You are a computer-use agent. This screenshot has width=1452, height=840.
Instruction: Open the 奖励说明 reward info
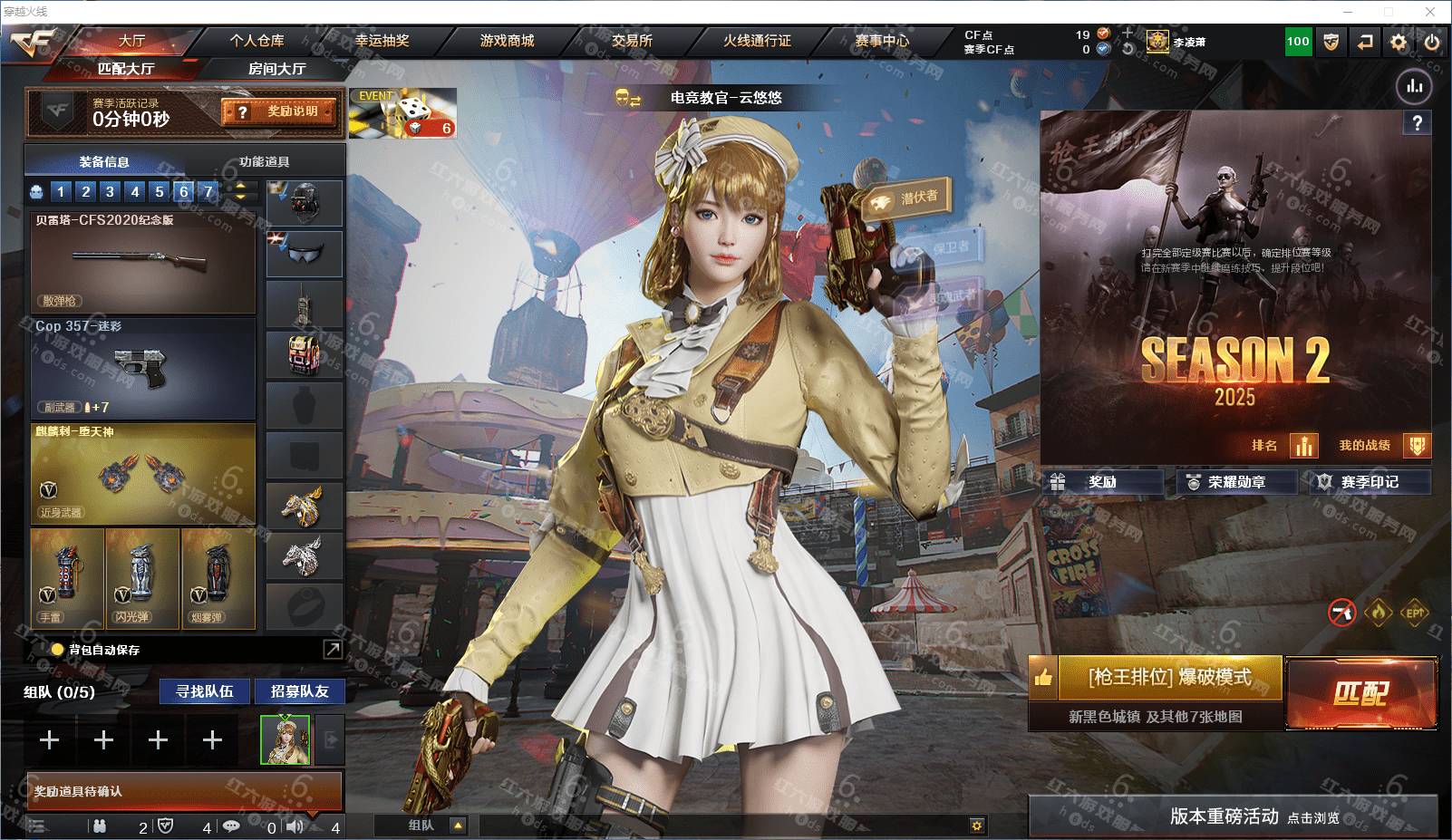pos(279,111)
